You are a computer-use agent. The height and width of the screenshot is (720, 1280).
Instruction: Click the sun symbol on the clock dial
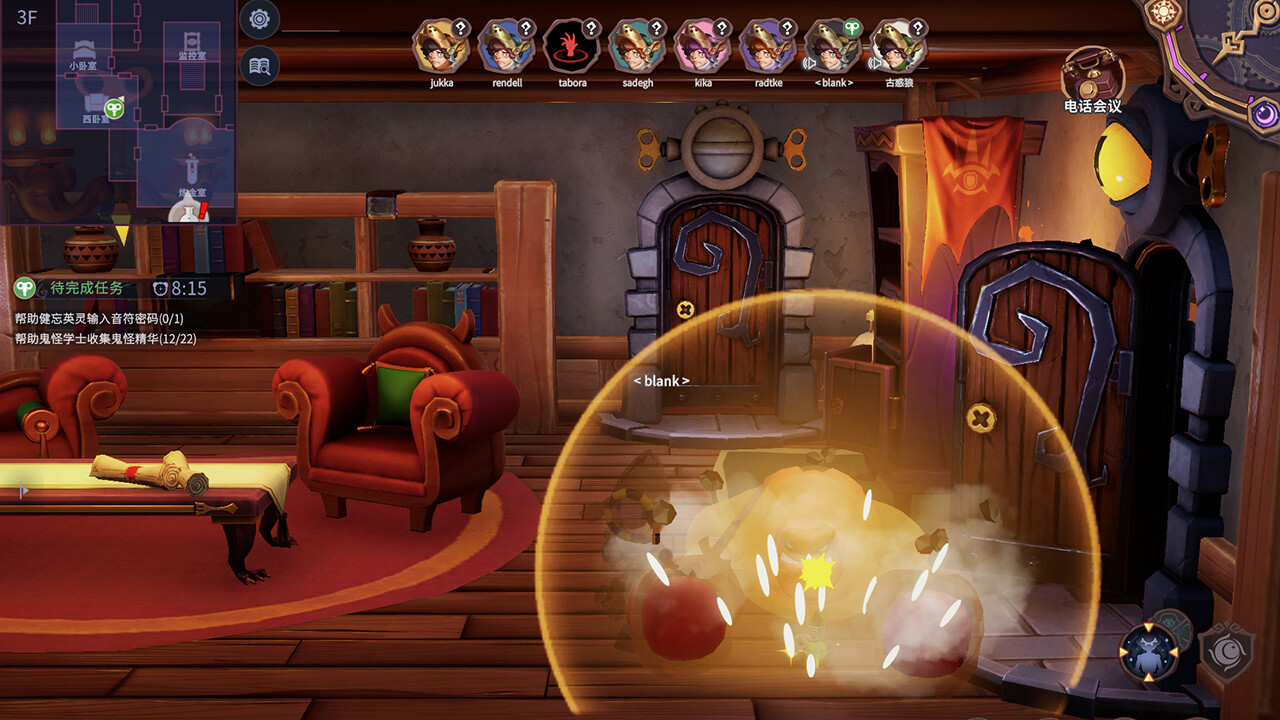point(1163,13)
